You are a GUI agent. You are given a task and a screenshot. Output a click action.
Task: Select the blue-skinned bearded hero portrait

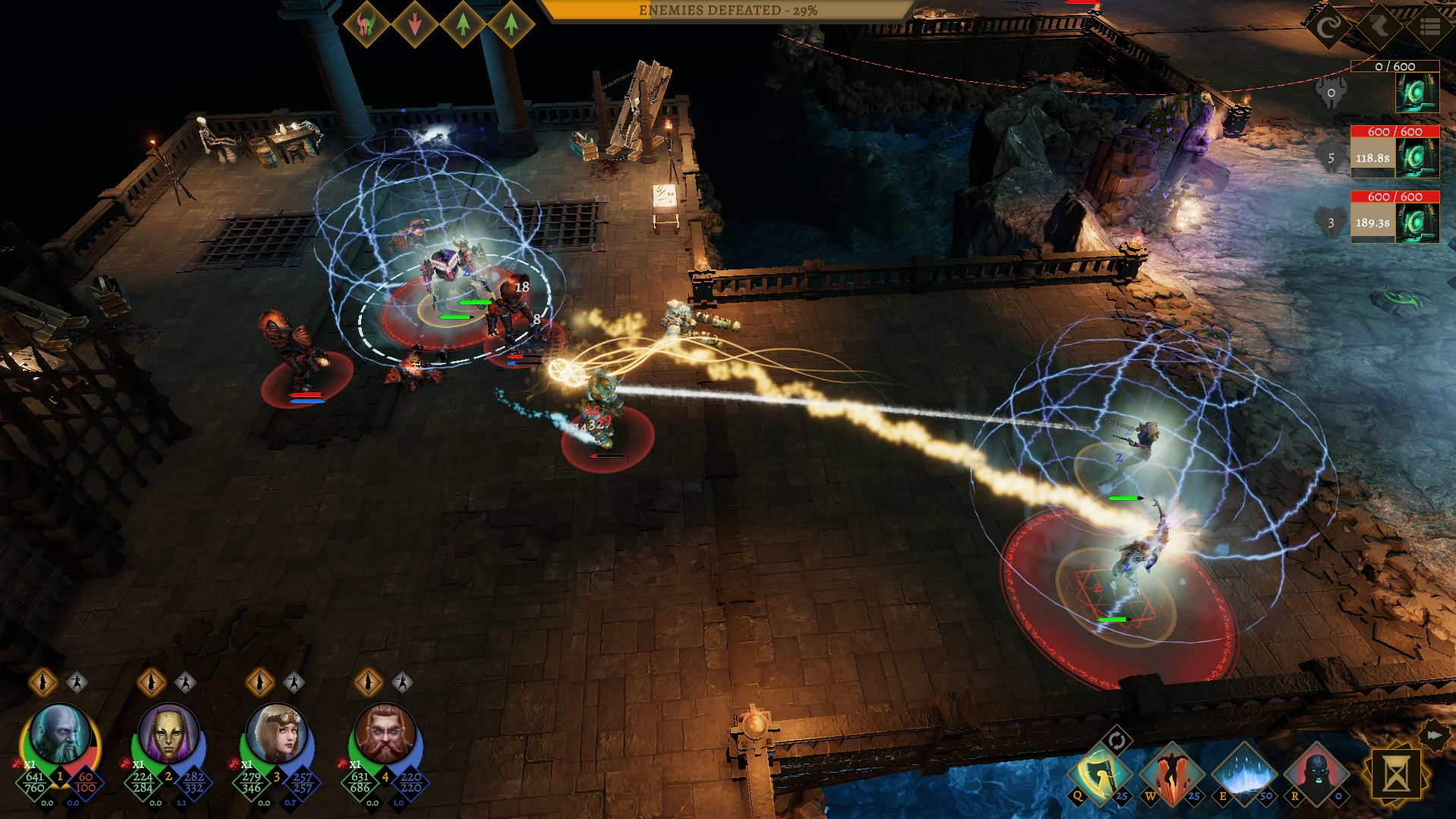tap(59, 733)
